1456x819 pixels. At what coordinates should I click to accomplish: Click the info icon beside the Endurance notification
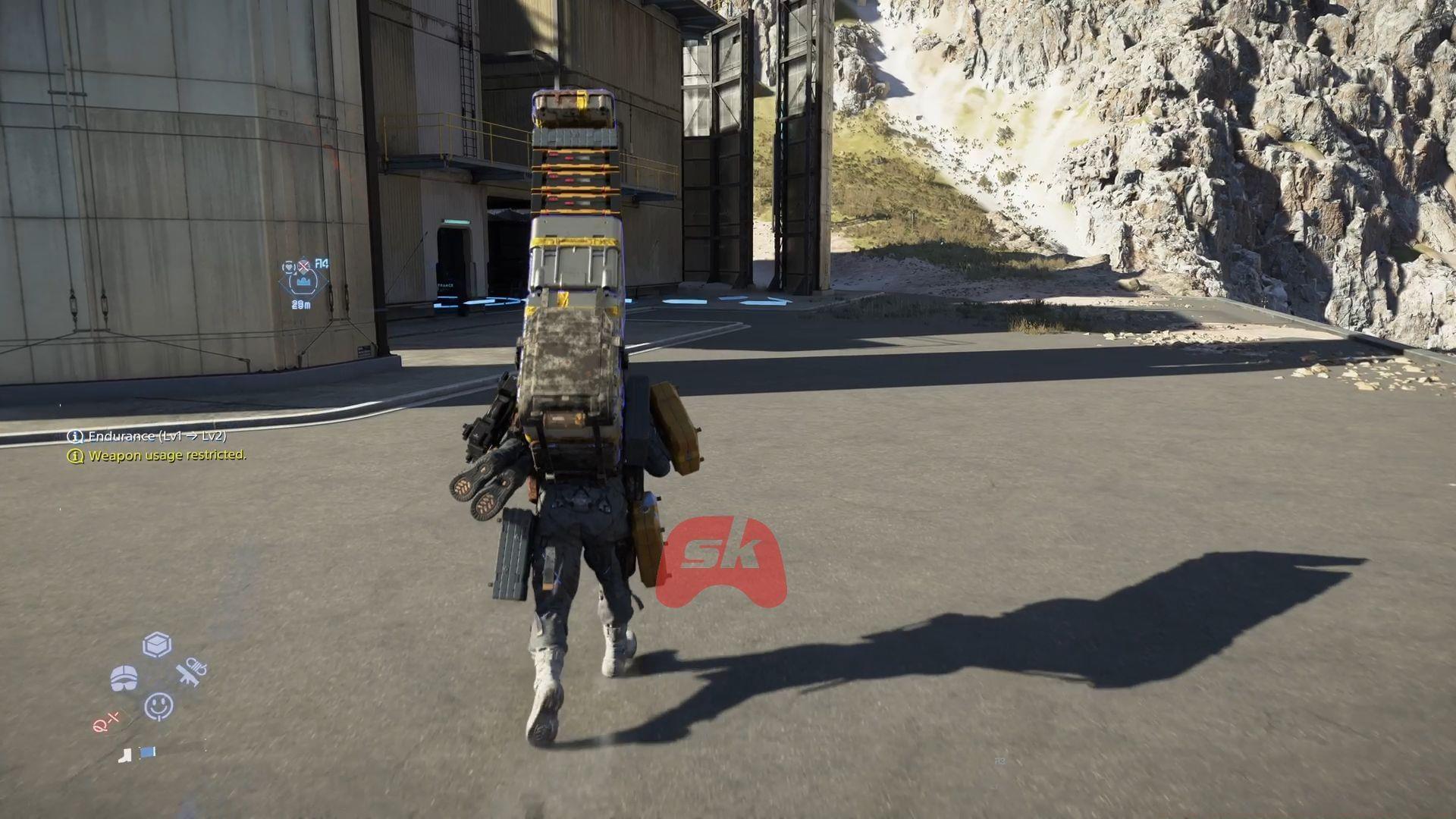74,438
